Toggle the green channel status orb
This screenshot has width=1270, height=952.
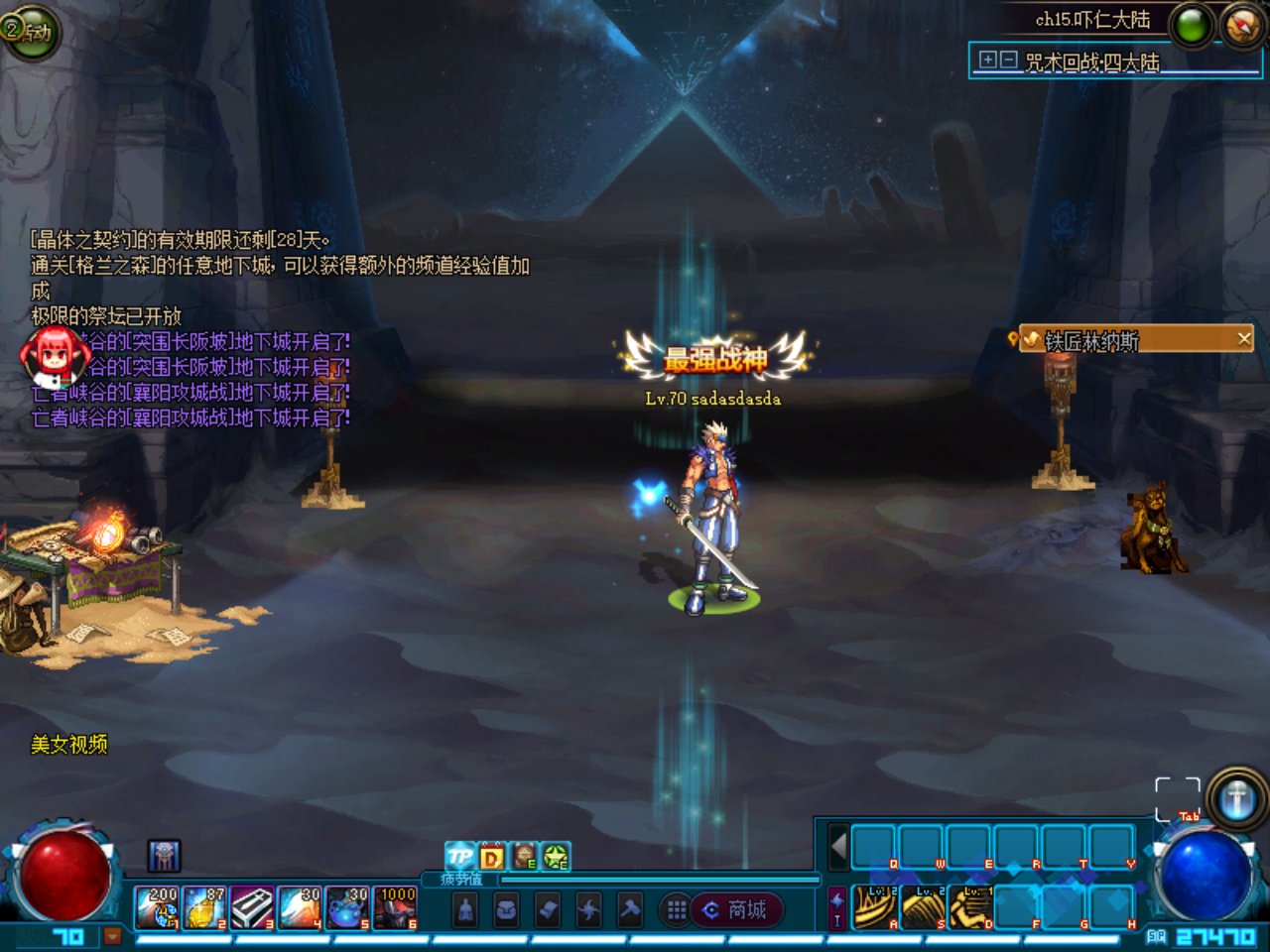1191,26
